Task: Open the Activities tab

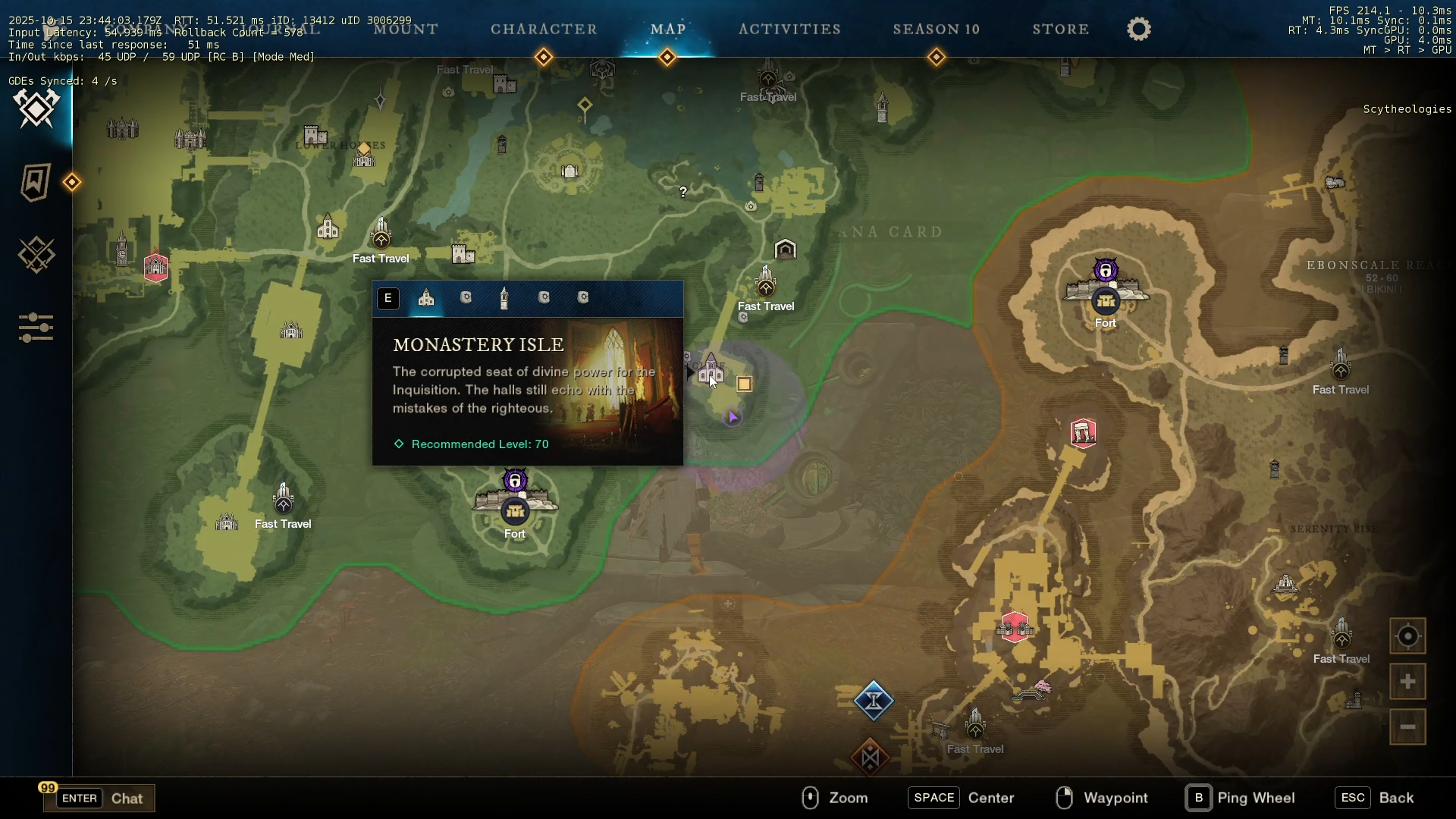Action: tap(789, 30)
